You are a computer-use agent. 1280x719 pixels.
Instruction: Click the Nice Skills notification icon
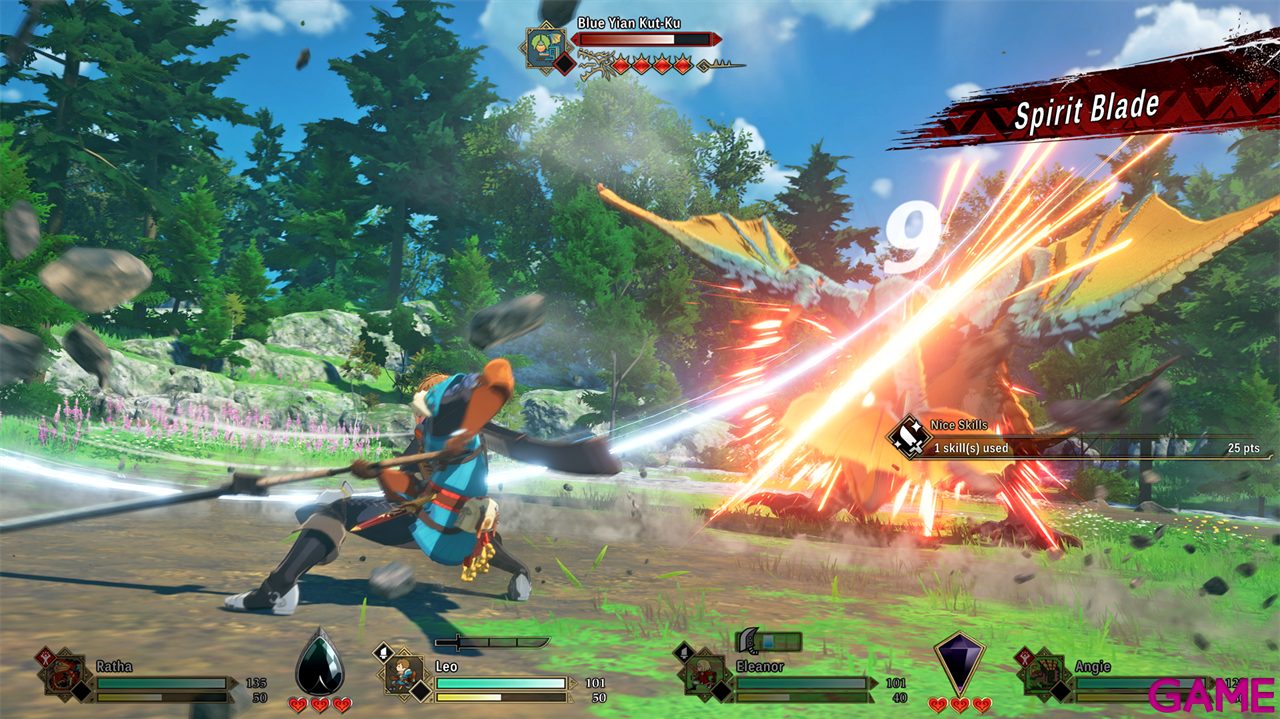[910, 437]
